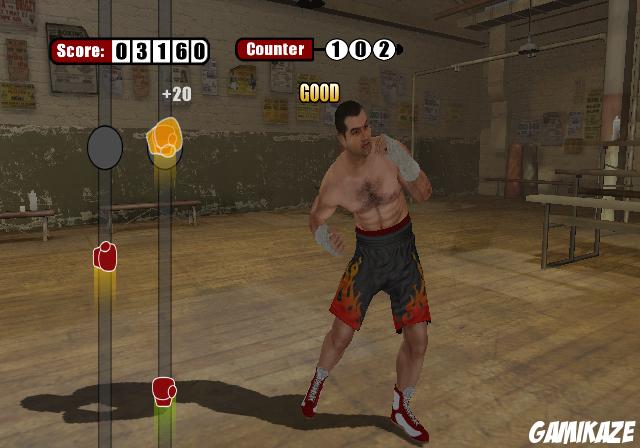This screenshot has height=448, width=640.
Task: Hit the glowing gold glove target
Action: [x=164, y=138]
